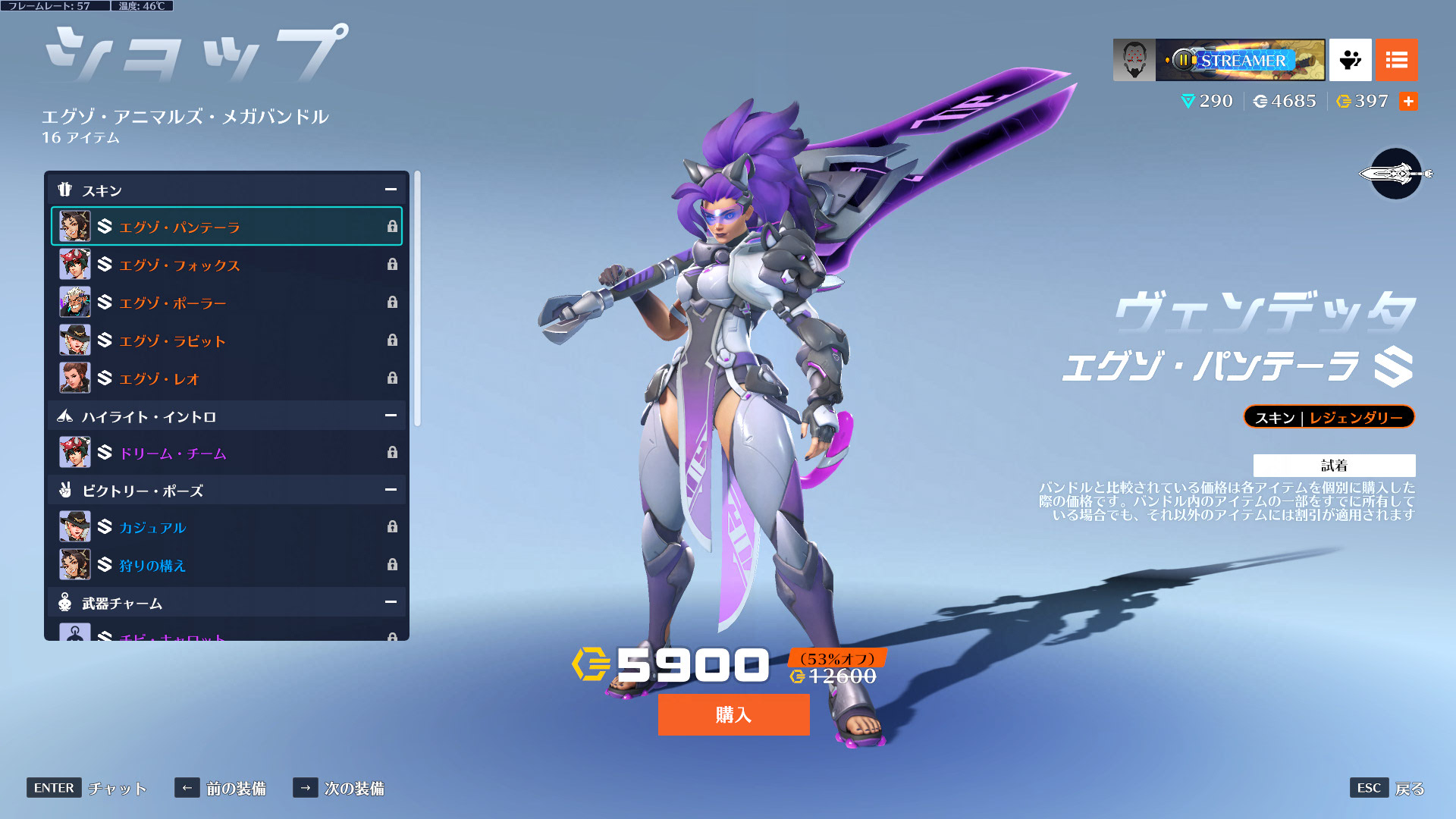This screenshot has width=1456, height=819.
Task: Add coins with the orange plus button
Action: (x=1408, y=102)
